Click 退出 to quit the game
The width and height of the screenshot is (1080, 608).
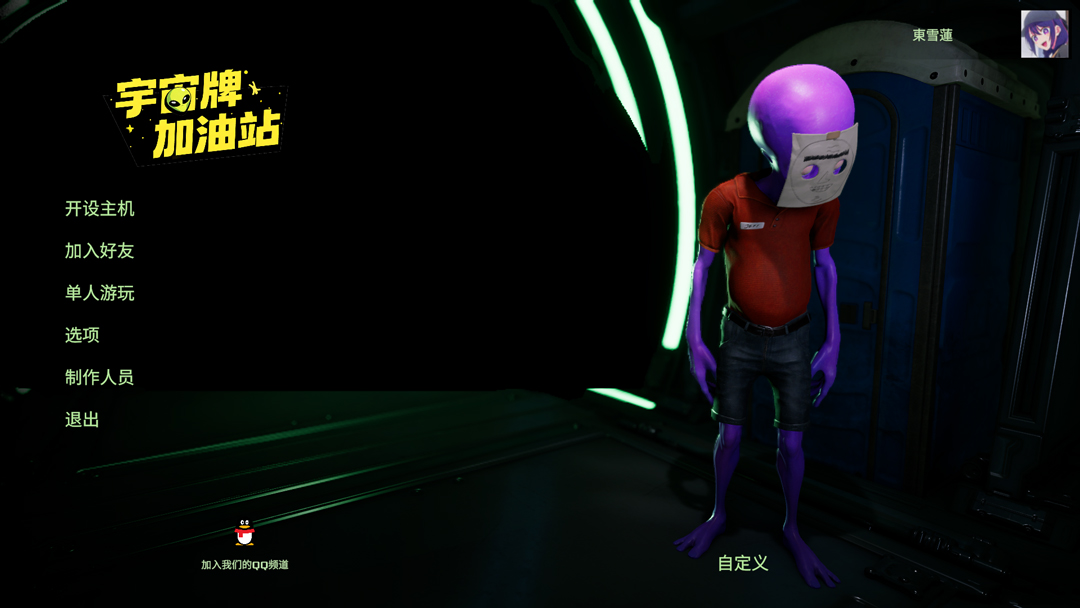[x=82, y=420]
